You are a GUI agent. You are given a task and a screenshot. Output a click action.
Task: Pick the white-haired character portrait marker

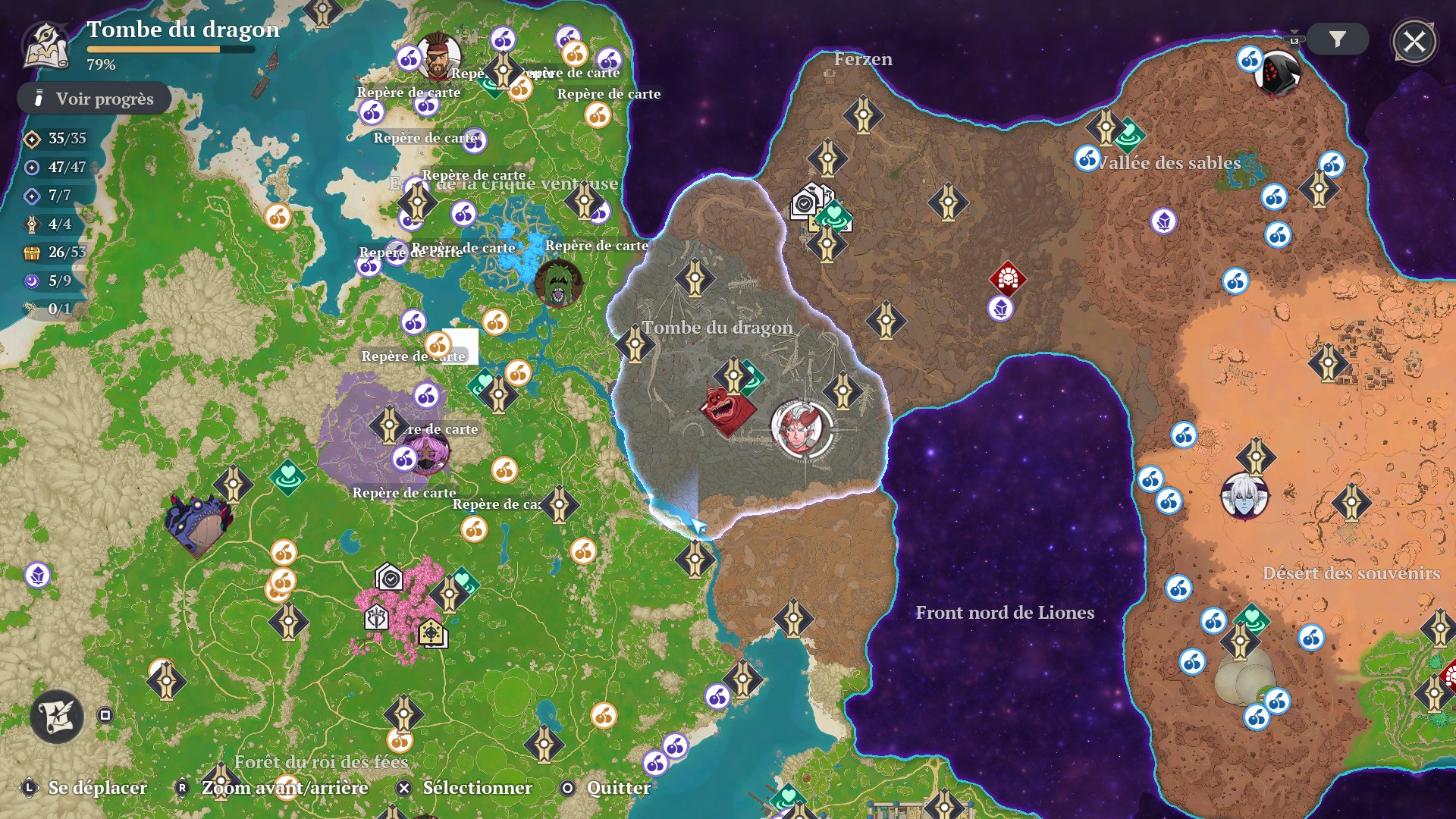click(1244, 496)
